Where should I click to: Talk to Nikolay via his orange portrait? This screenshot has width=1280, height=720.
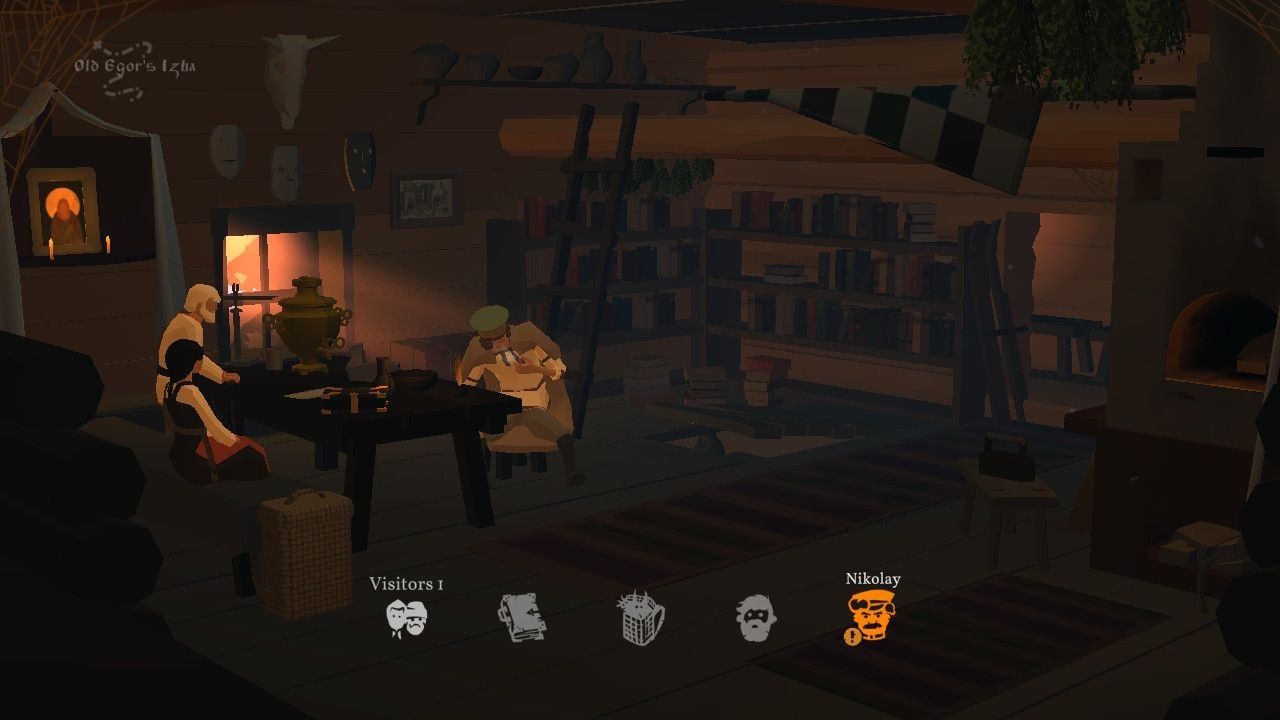tap(871, 616)
